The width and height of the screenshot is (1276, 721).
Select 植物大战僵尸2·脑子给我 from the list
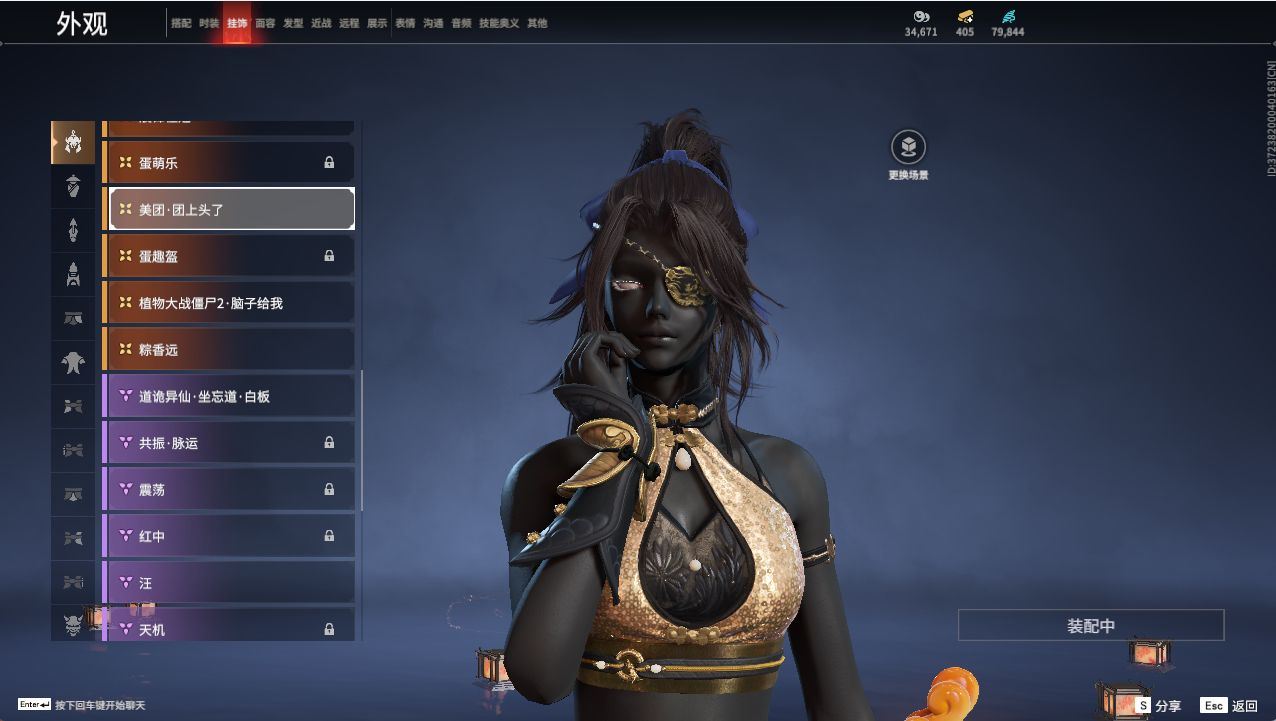(229, 303)
